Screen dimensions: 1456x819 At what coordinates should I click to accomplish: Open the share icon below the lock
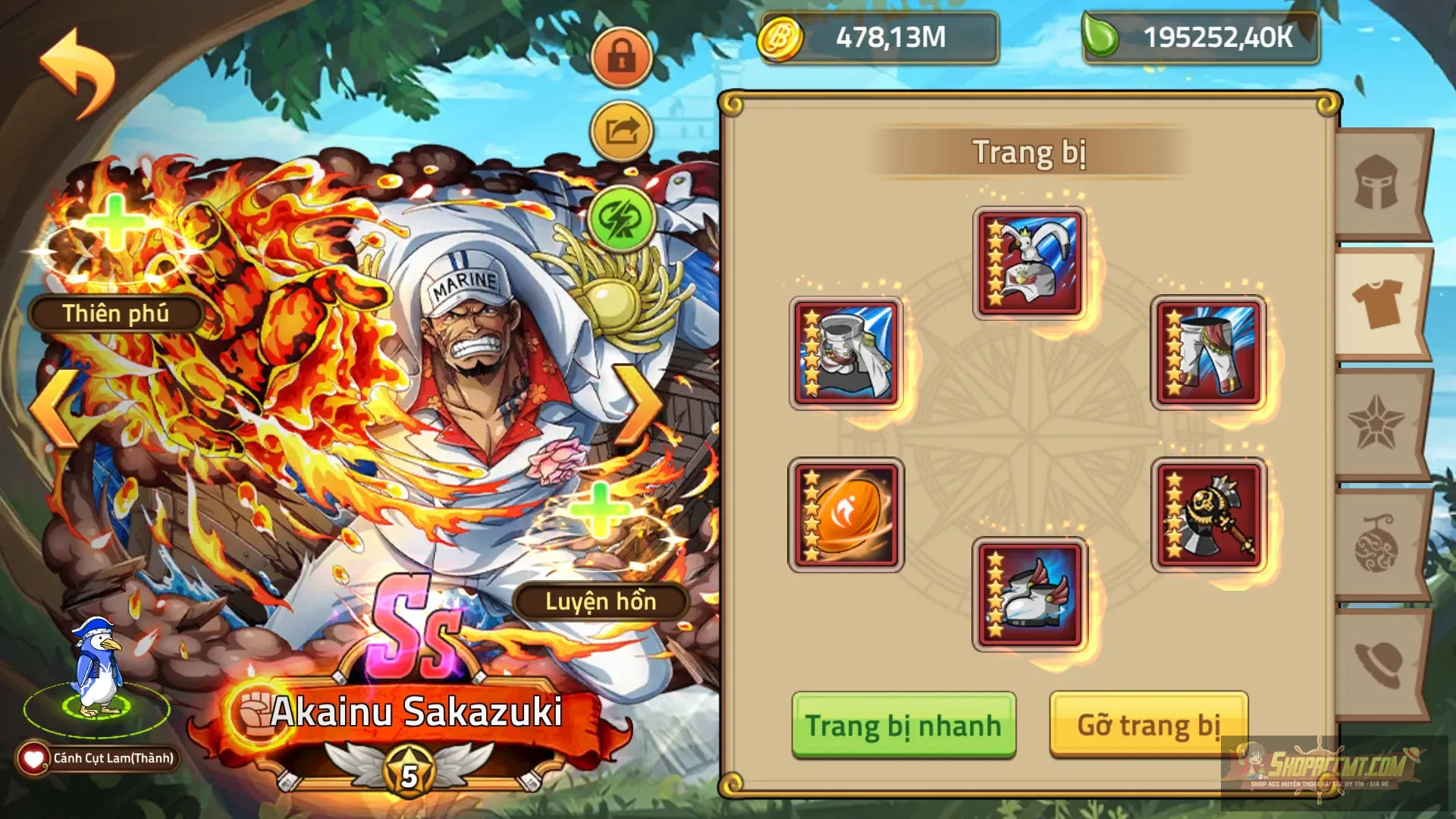point(622,130)
